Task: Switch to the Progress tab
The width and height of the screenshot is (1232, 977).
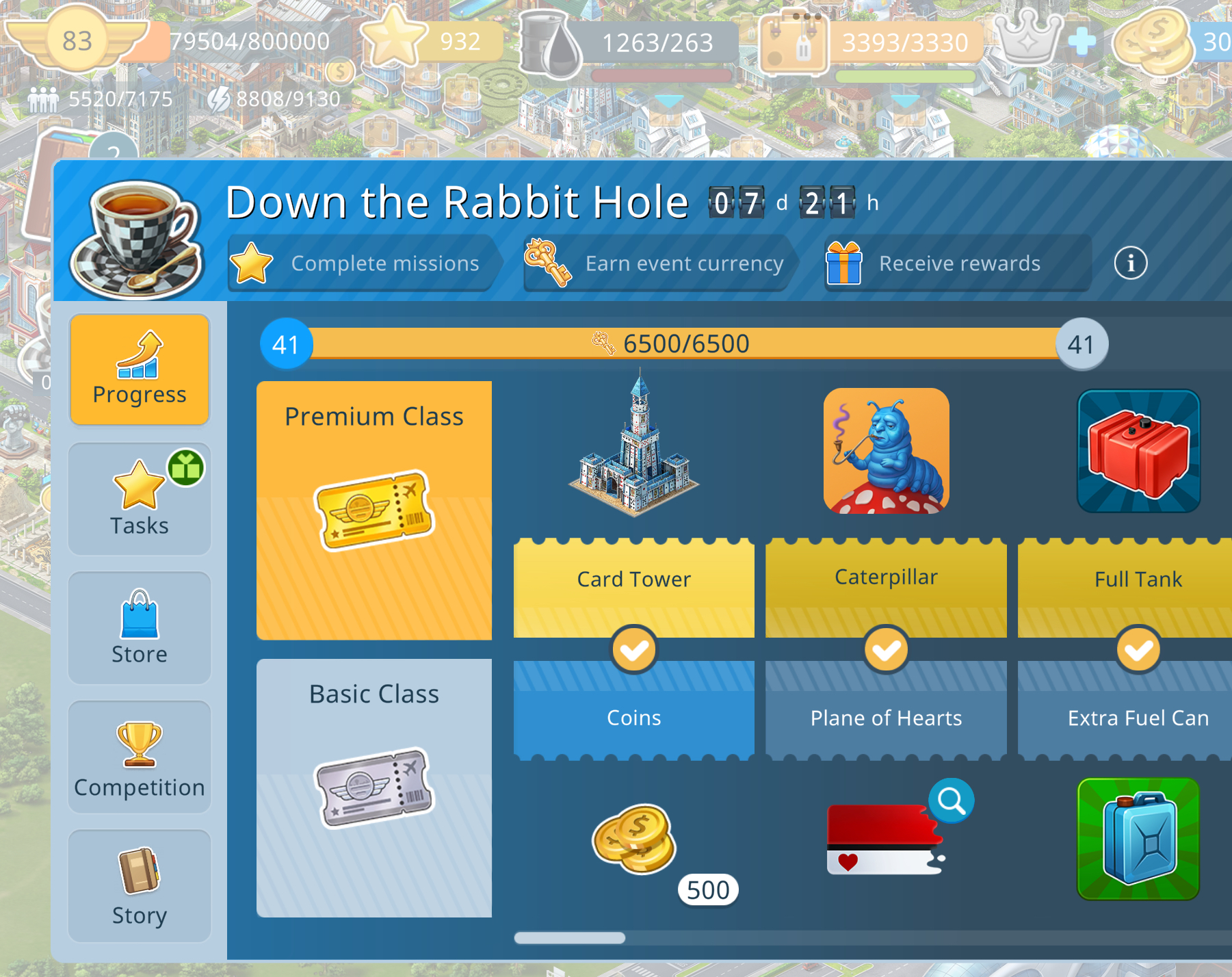Action: (140, 369)
